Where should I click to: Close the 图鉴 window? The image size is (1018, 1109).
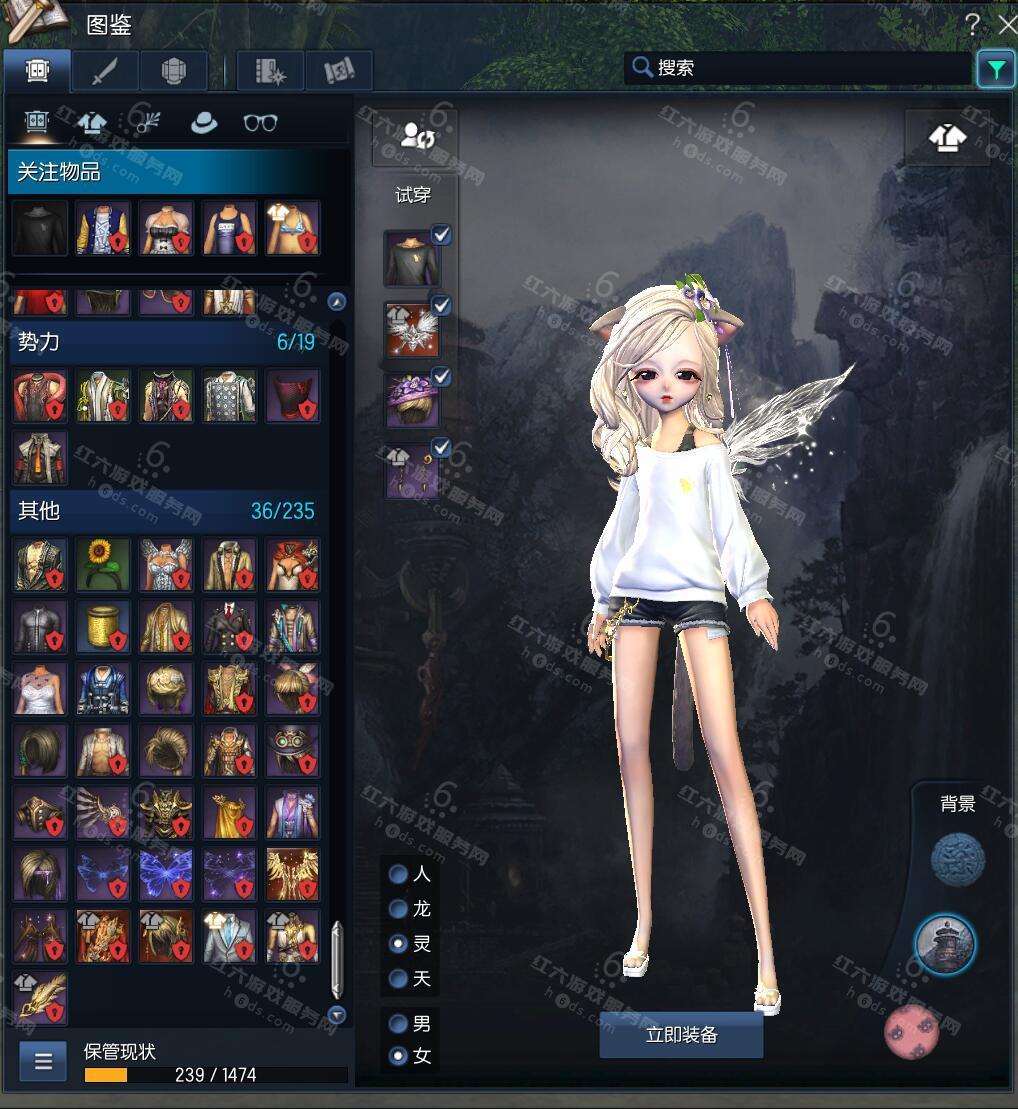[x=1006, y=24]
